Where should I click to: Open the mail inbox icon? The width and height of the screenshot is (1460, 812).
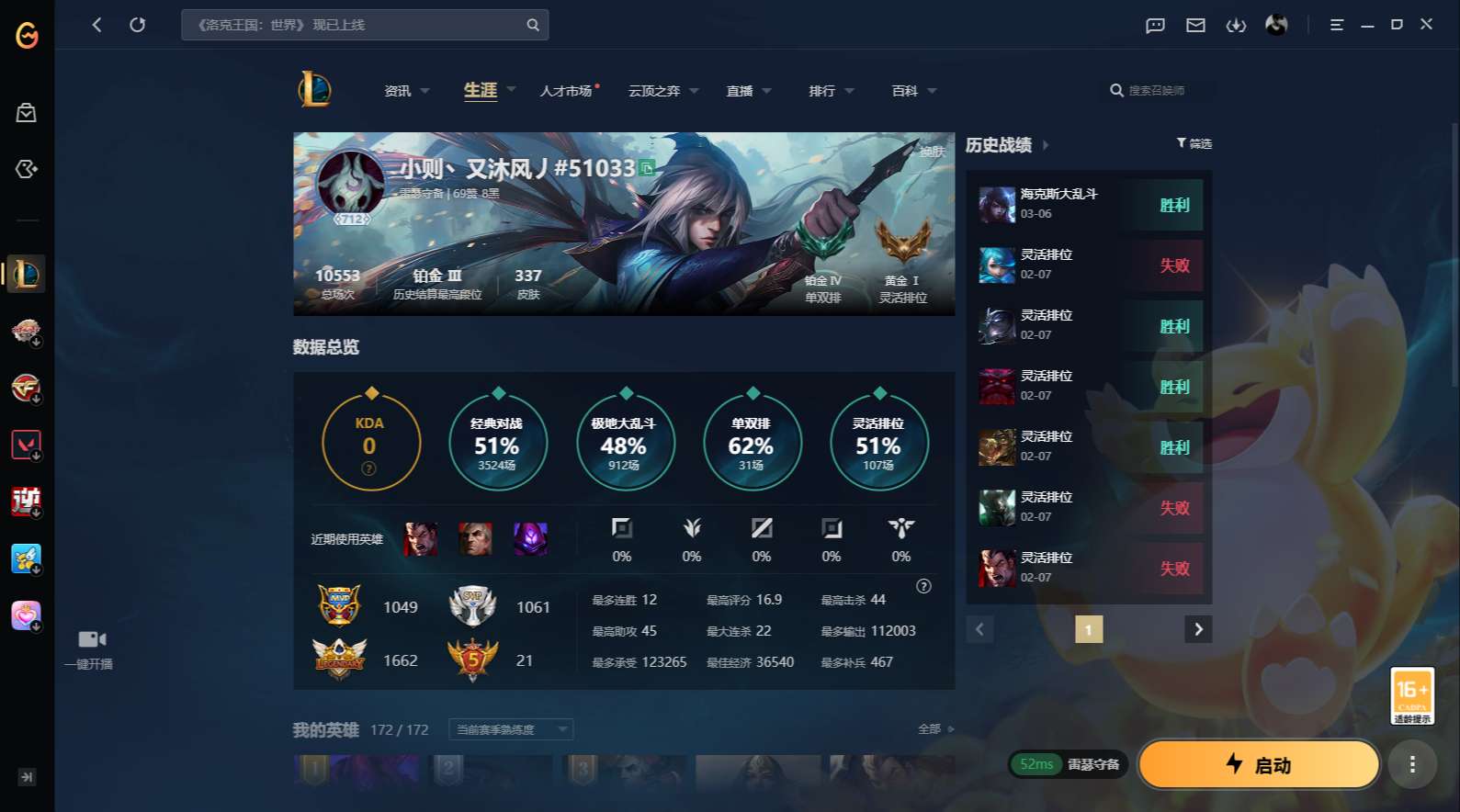tap(1195, 25)
